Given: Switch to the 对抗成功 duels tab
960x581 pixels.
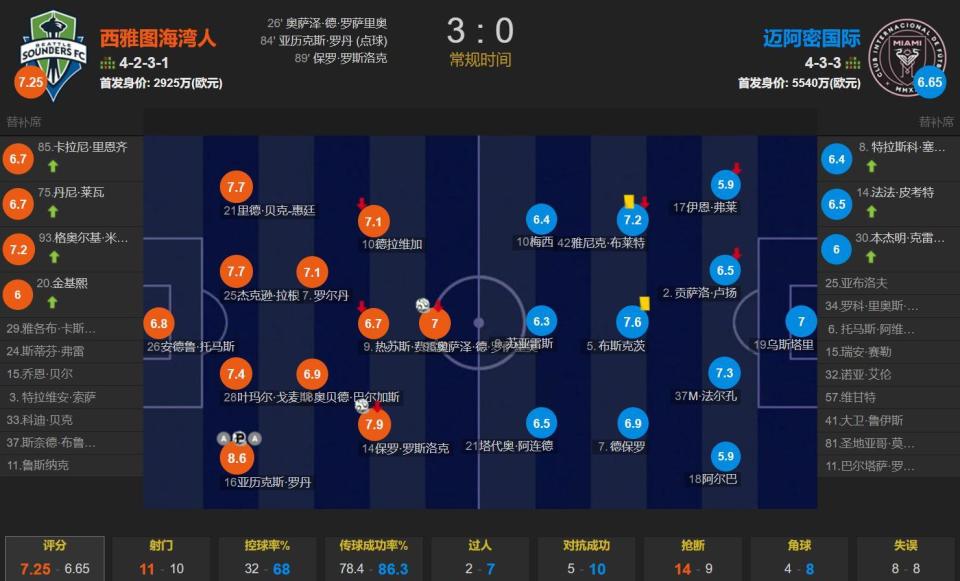Looking at the screenshot, I should pos(586,558).
